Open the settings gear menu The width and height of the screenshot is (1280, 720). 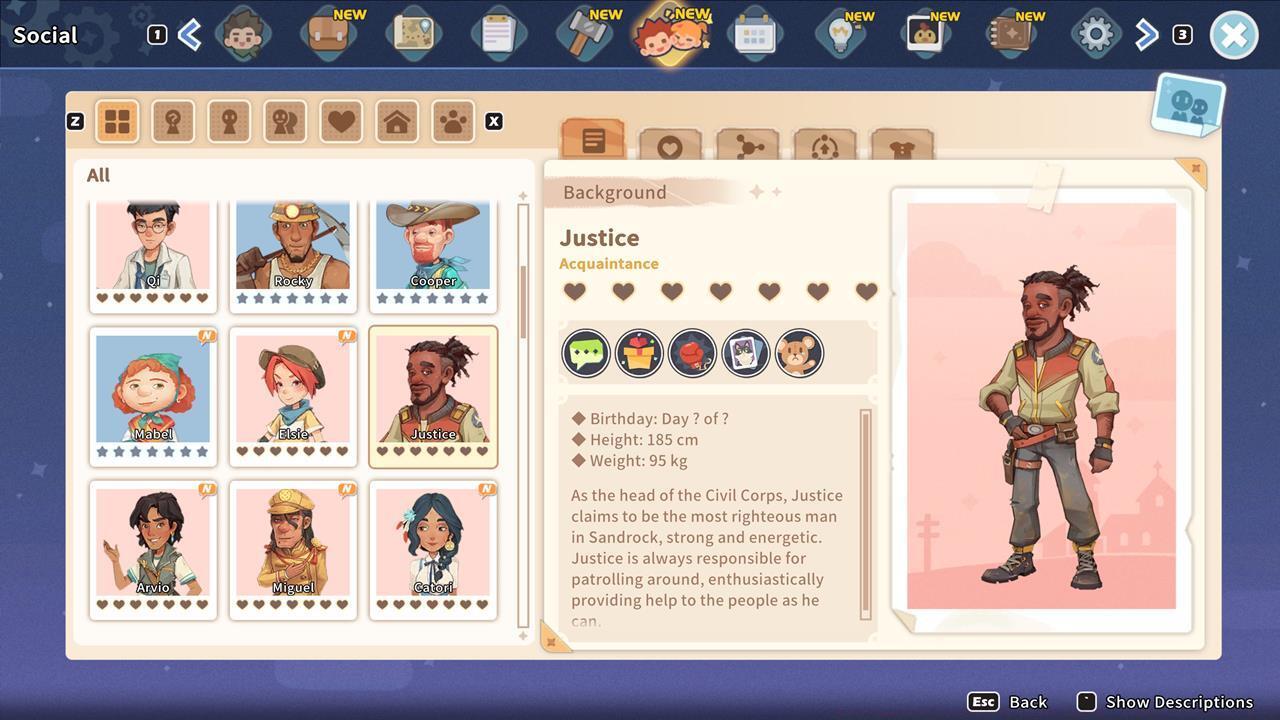point(1095,33)
